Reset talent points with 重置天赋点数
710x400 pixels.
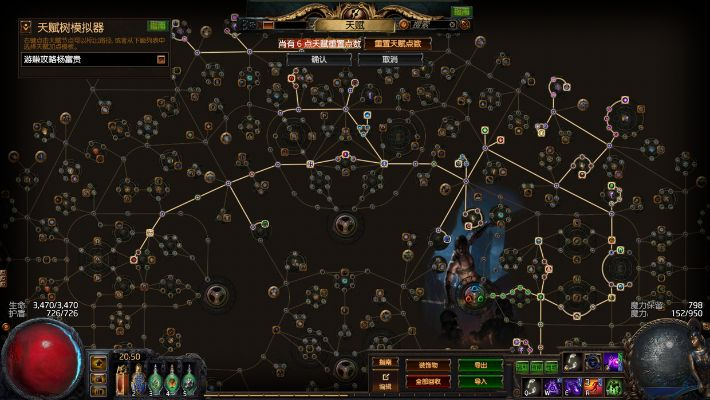tap(397, 44)
